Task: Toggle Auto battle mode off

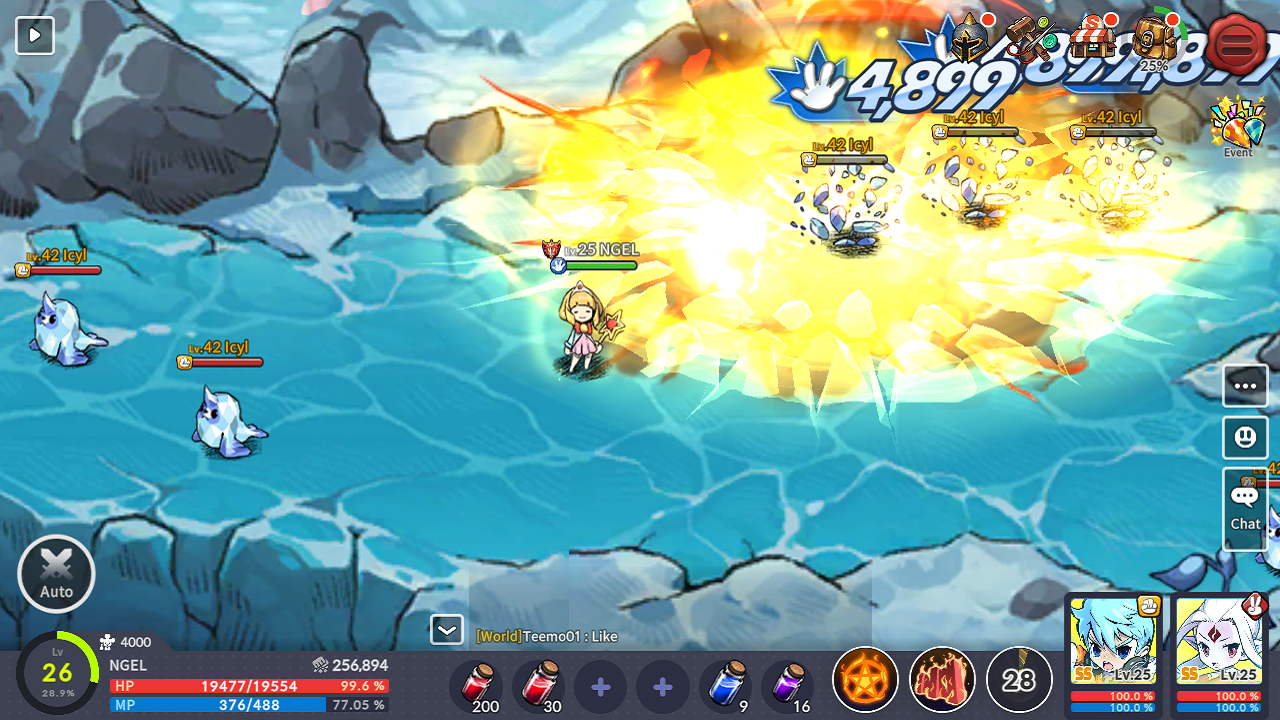Action: [55, 573]
